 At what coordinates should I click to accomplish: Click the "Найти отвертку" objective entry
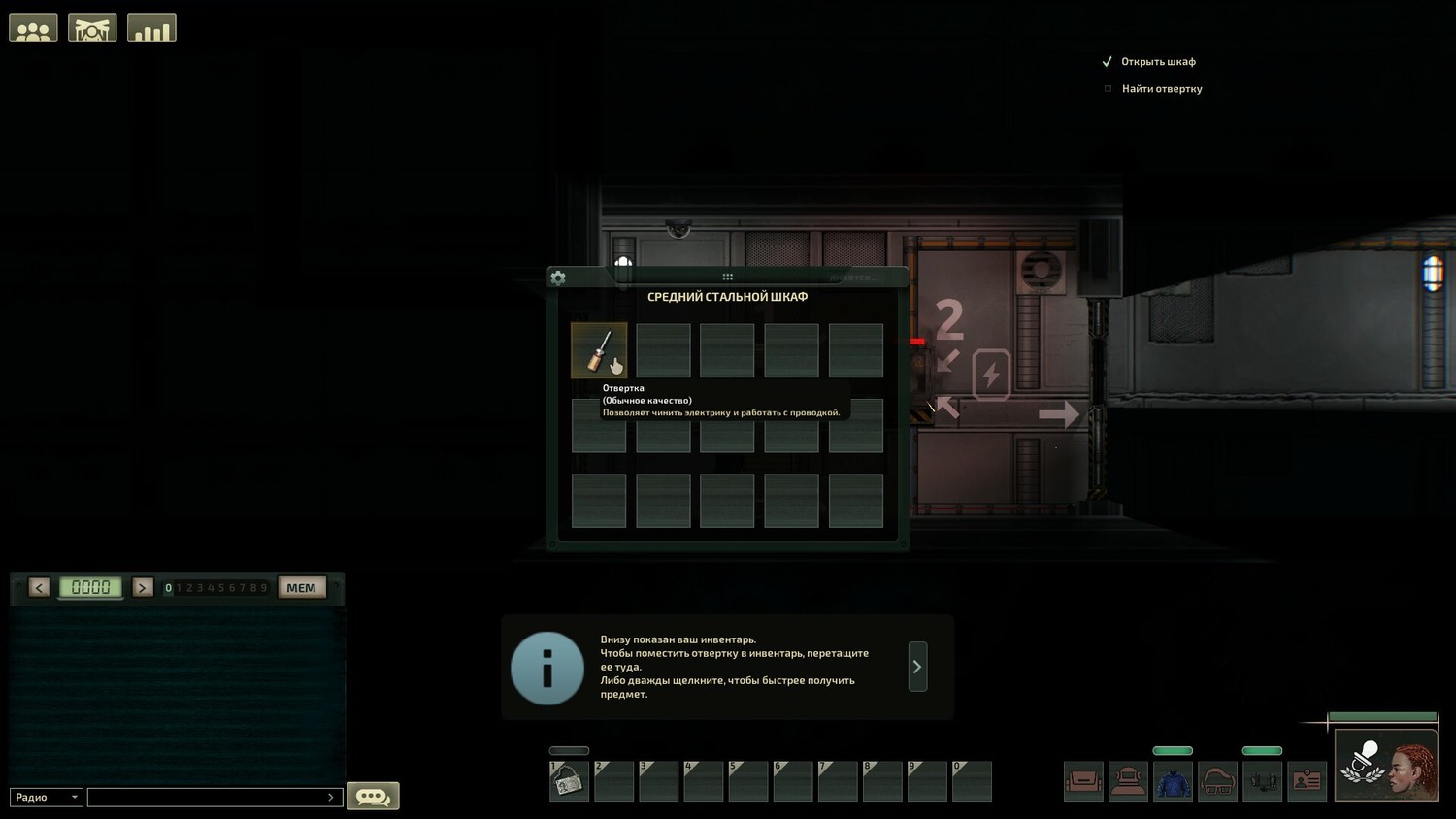coord(1162,89)
